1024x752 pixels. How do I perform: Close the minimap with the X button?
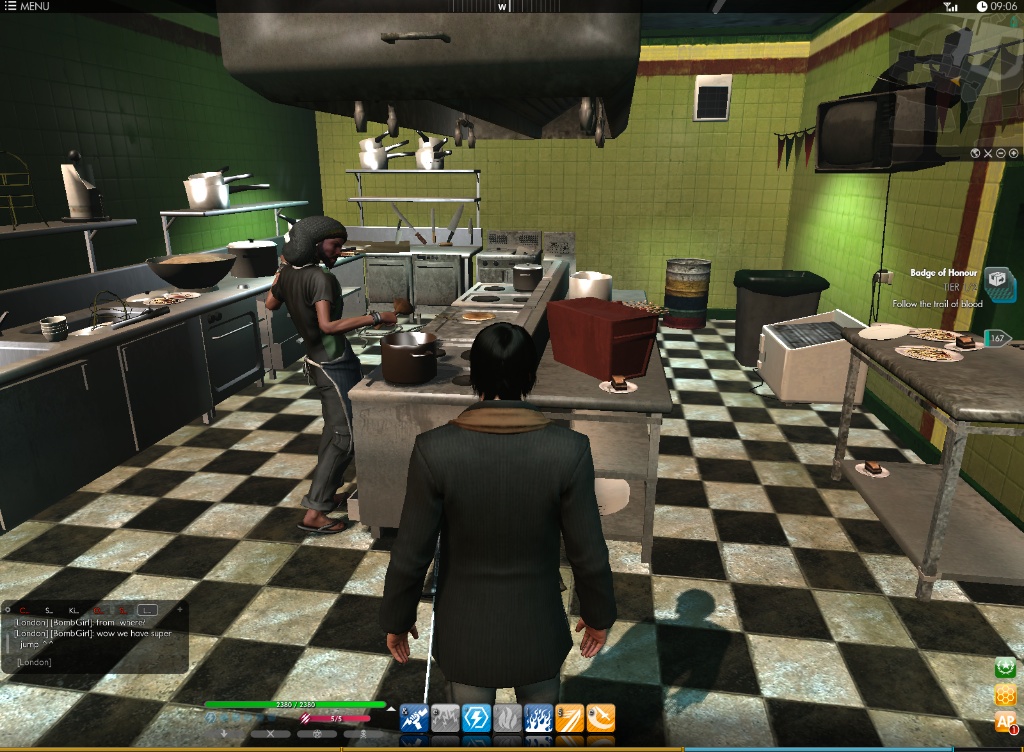pos(988,153)
